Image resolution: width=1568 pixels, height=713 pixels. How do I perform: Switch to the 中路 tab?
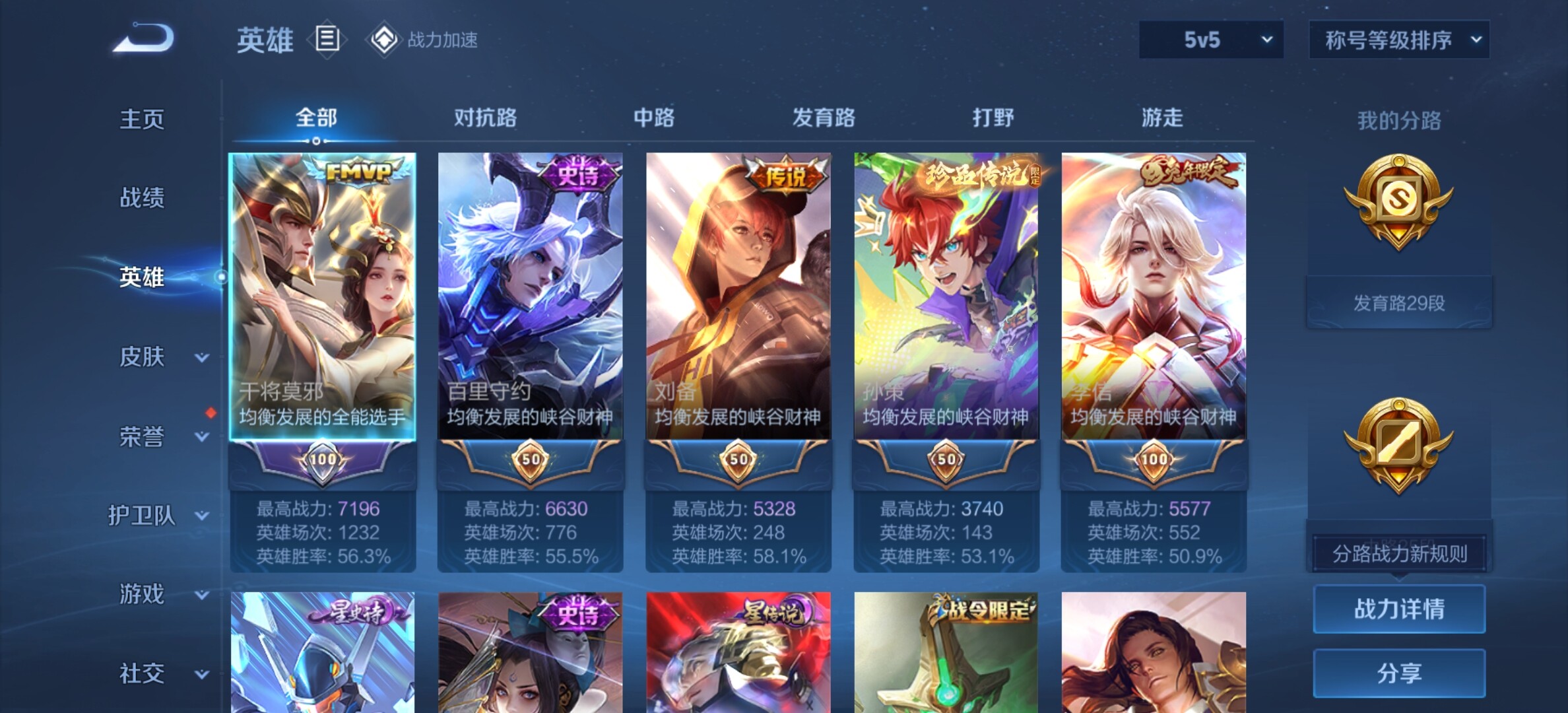pyautogui.click(x=654, y=118)
